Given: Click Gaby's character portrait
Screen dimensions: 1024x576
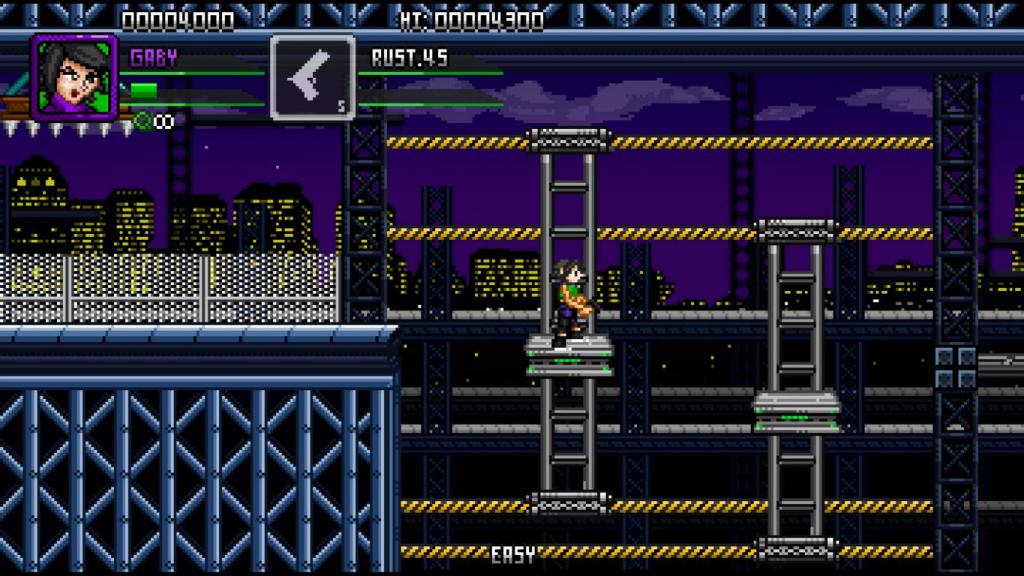Looking at the screenshot, I should [x=74, y=77].
